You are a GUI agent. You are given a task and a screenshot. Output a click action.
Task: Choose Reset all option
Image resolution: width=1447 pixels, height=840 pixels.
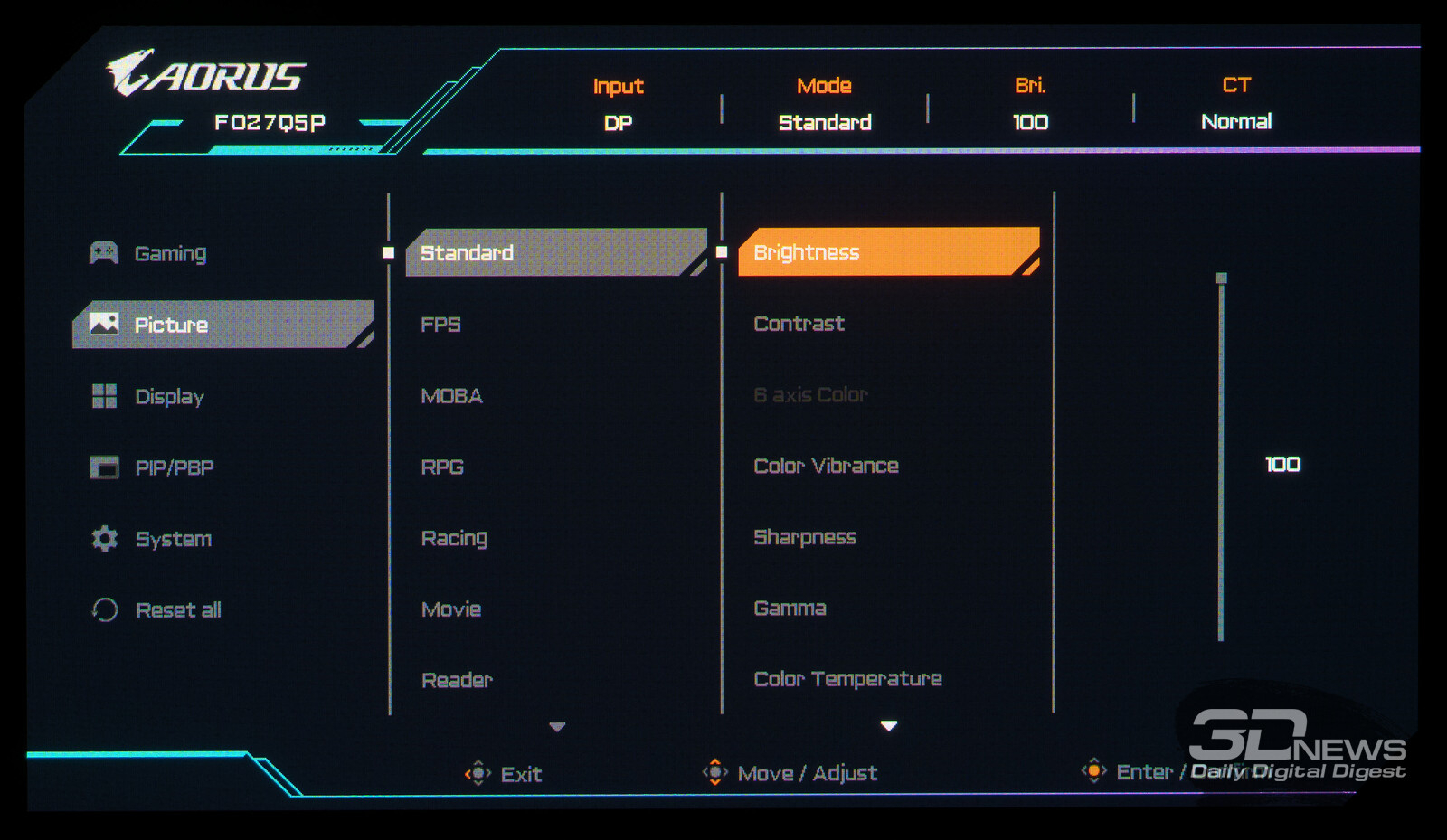(177, 610)
